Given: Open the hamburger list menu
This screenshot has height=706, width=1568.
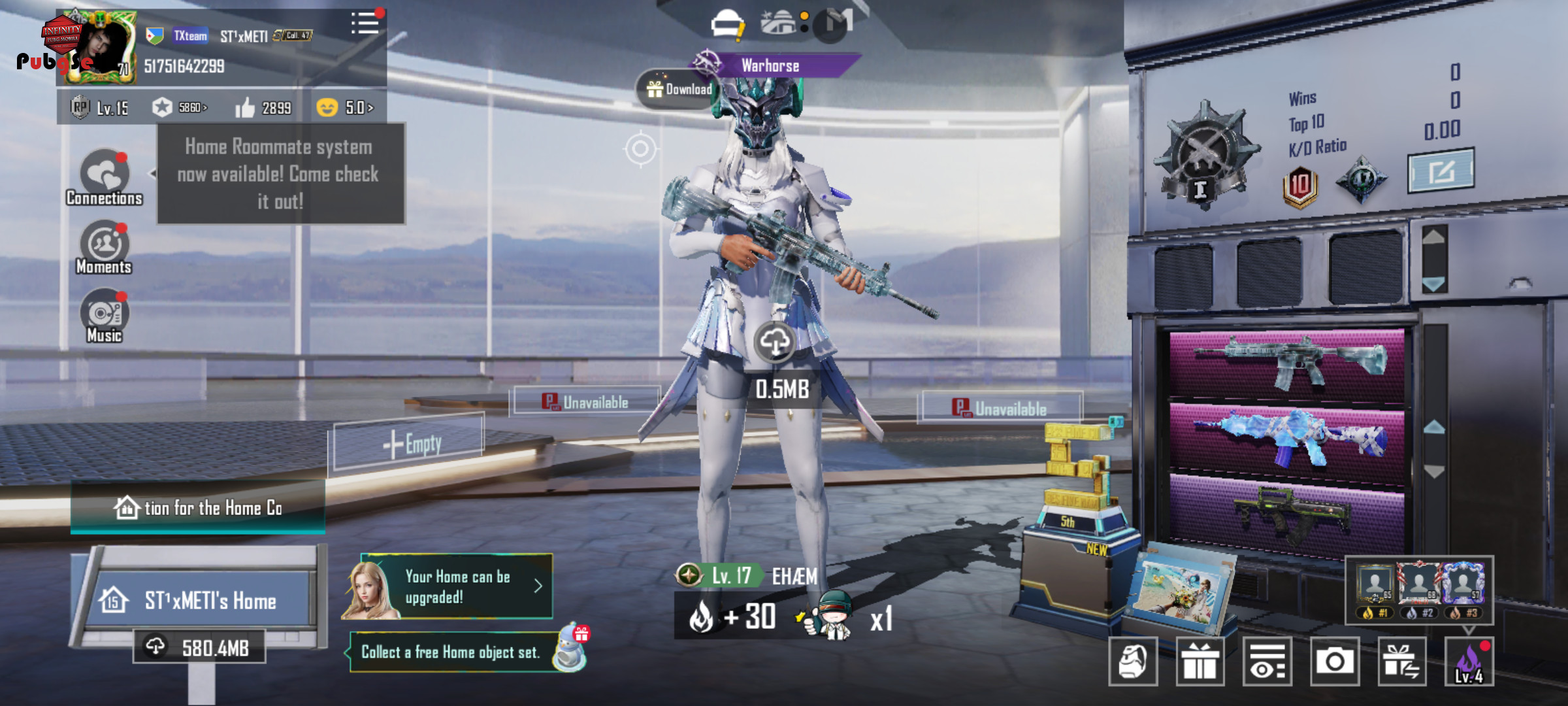Looking at the screenshot, I should pyautogui.click(x=365, y=24).
